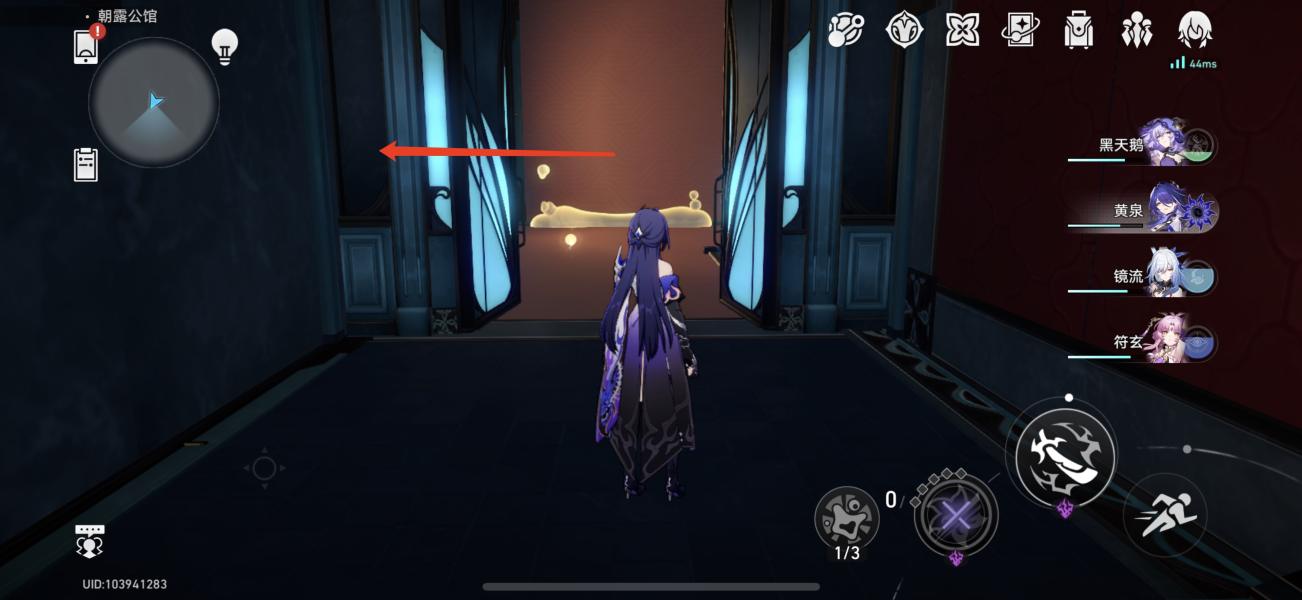Open the Warp star card icon
This screenshot has height=600, width=1302.
(1020, 30)
